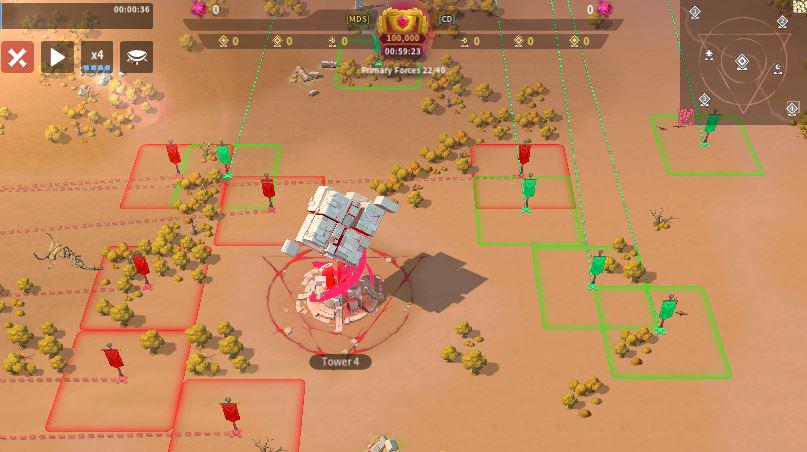This screenshot has width=807, height=452.
Task: Change the x4 playback speed
Action: pos(97,57)
